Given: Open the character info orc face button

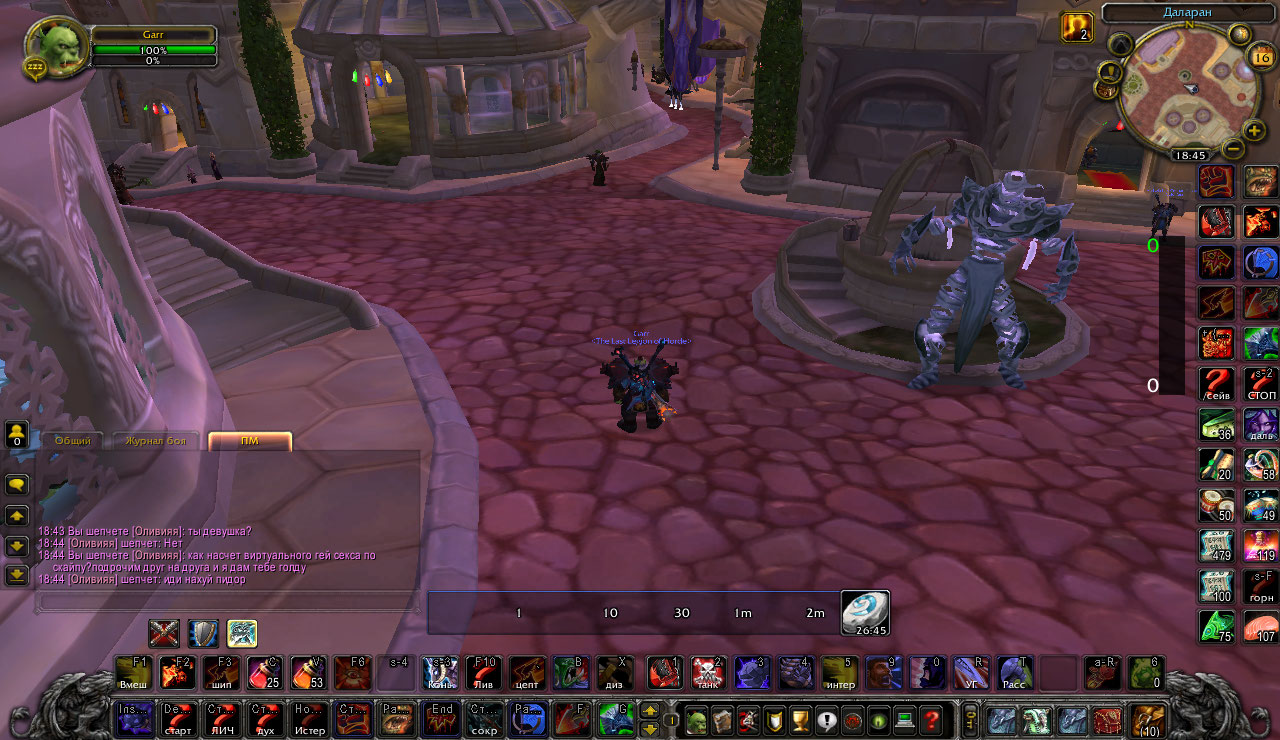Looking at the screenshot, I should coord(695,720).
